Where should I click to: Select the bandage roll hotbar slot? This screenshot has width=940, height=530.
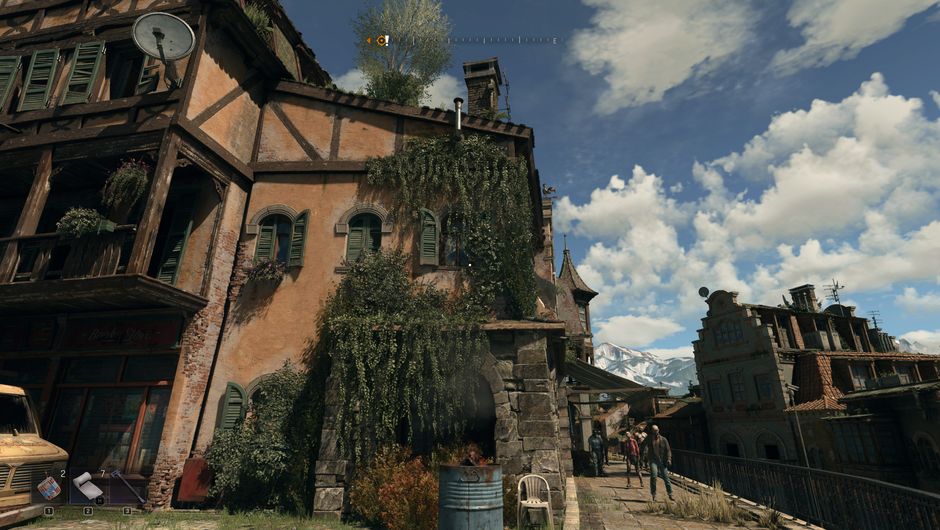pos(88,487)
